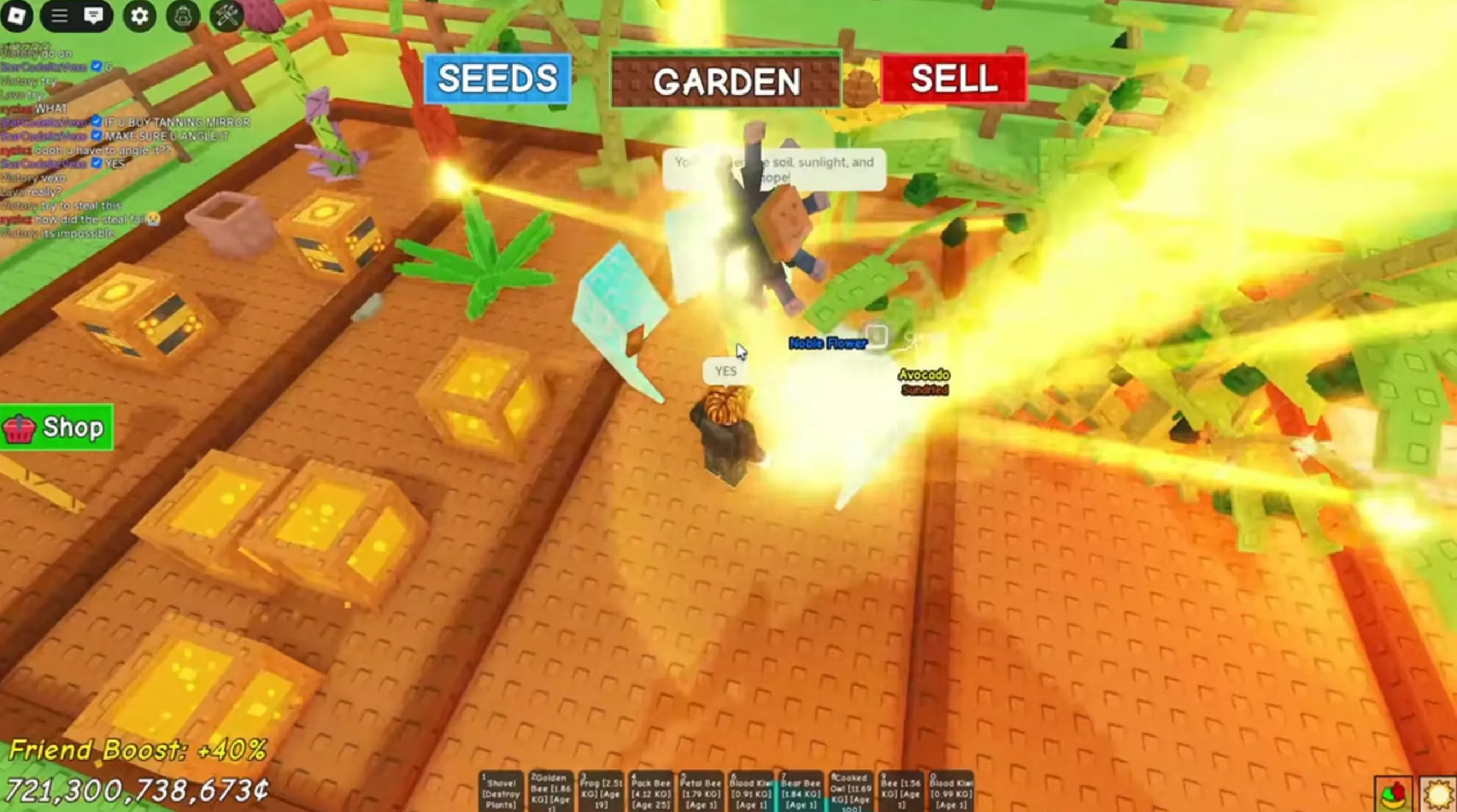Click the backpack icon in the top bar
The width and height of the screenshot is (1457, 812).
click(x=182, y=16)
